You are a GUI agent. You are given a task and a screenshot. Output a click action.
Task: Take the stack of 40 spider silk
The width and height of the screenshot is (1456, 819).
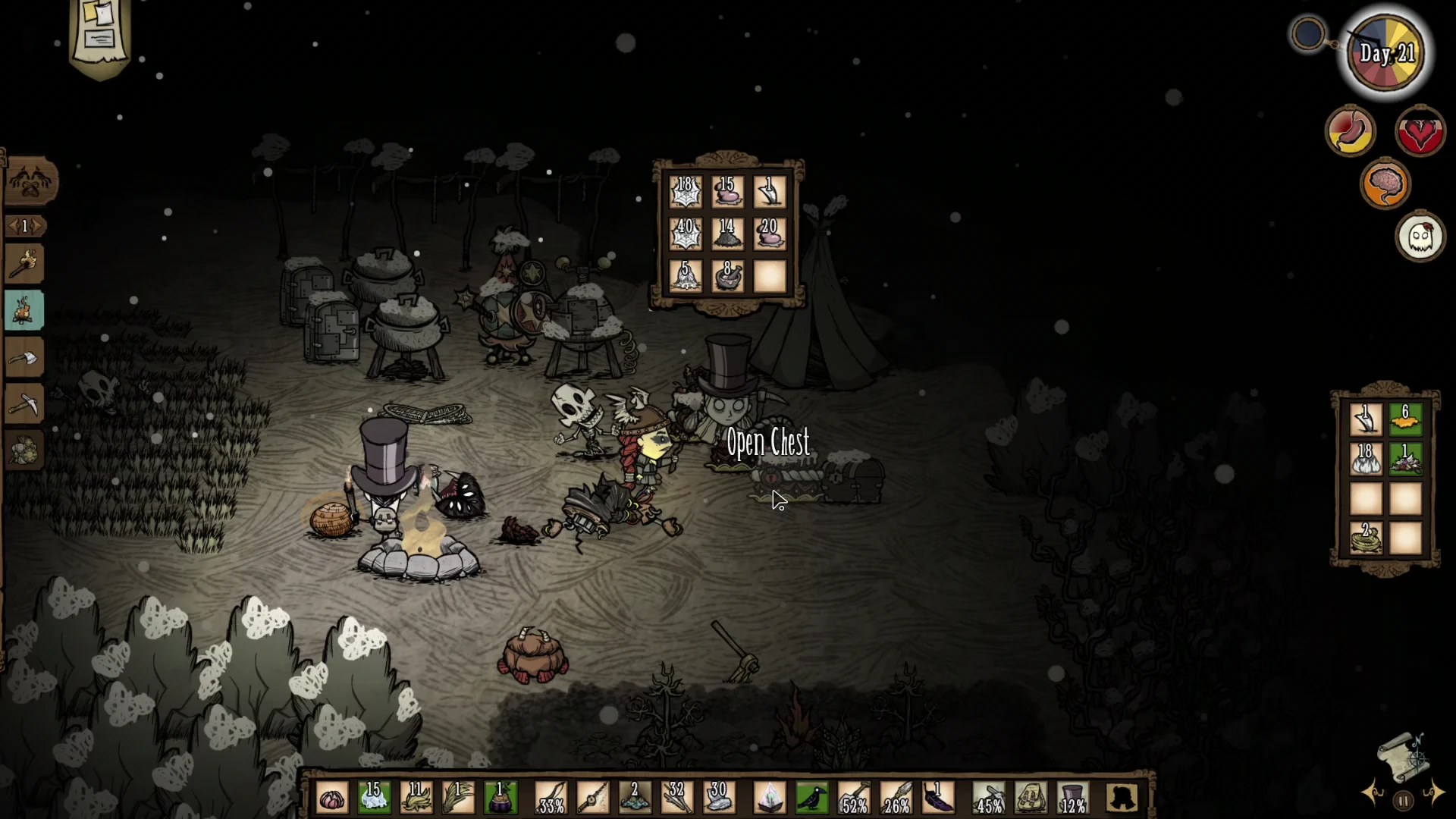coord(685,234)
